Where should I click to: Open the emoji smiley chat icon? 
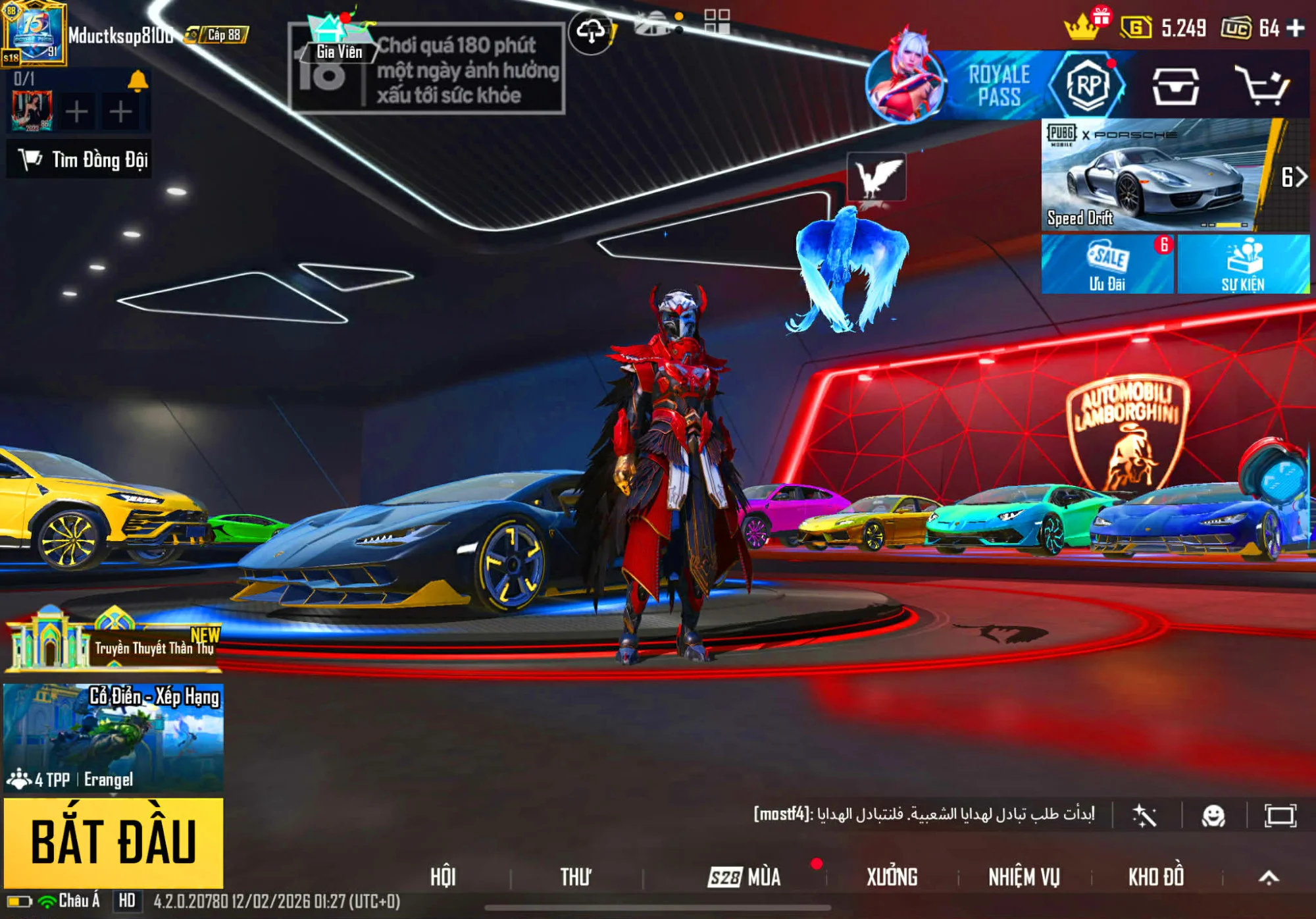pyautogui.click(x=1213, y=816)
